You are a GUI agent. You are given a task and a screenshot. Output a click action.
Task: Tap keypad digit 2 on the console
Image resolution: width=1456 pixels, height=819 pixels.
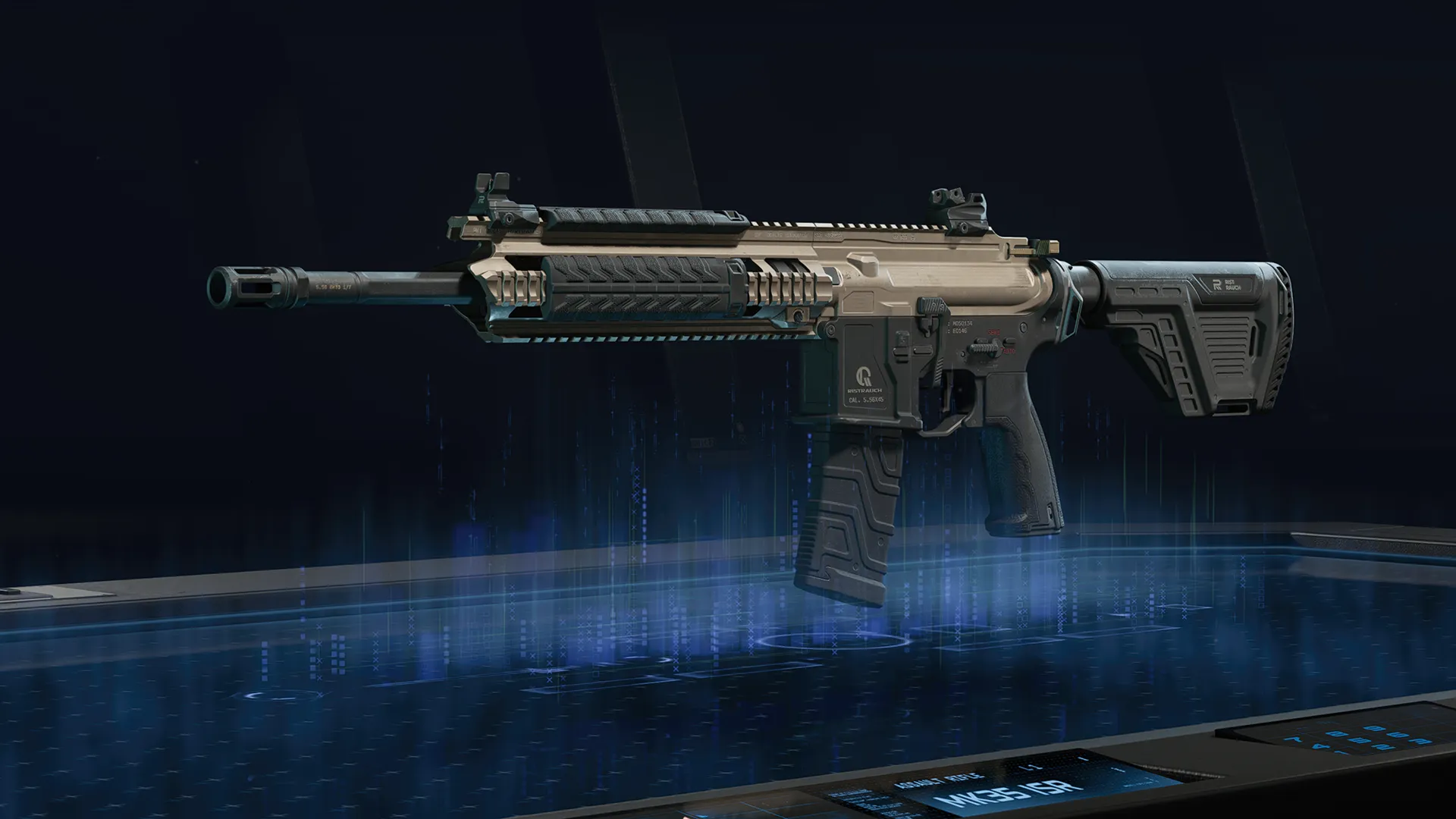point(1382,747)
